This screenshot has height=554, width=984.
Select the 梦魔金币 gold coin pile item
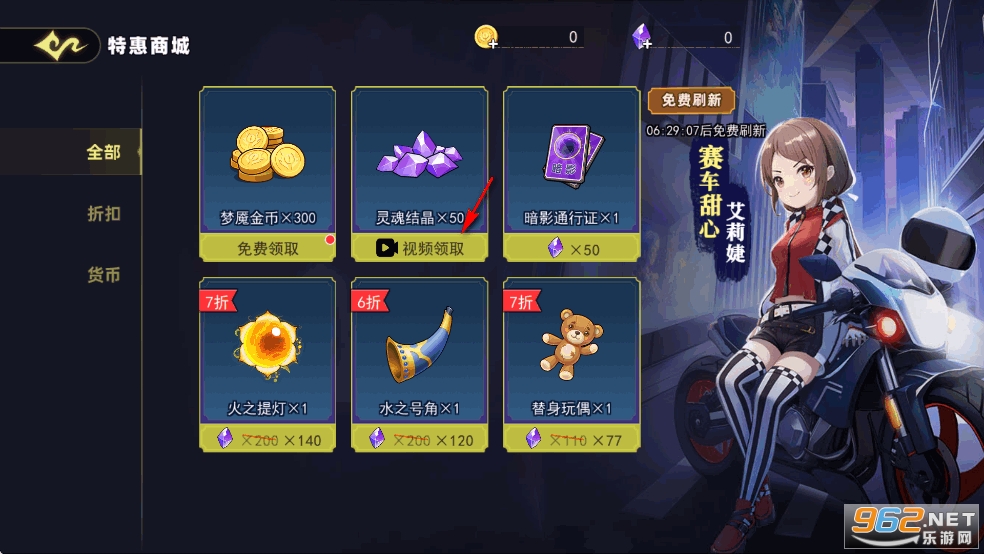click(x=267, y=157)
